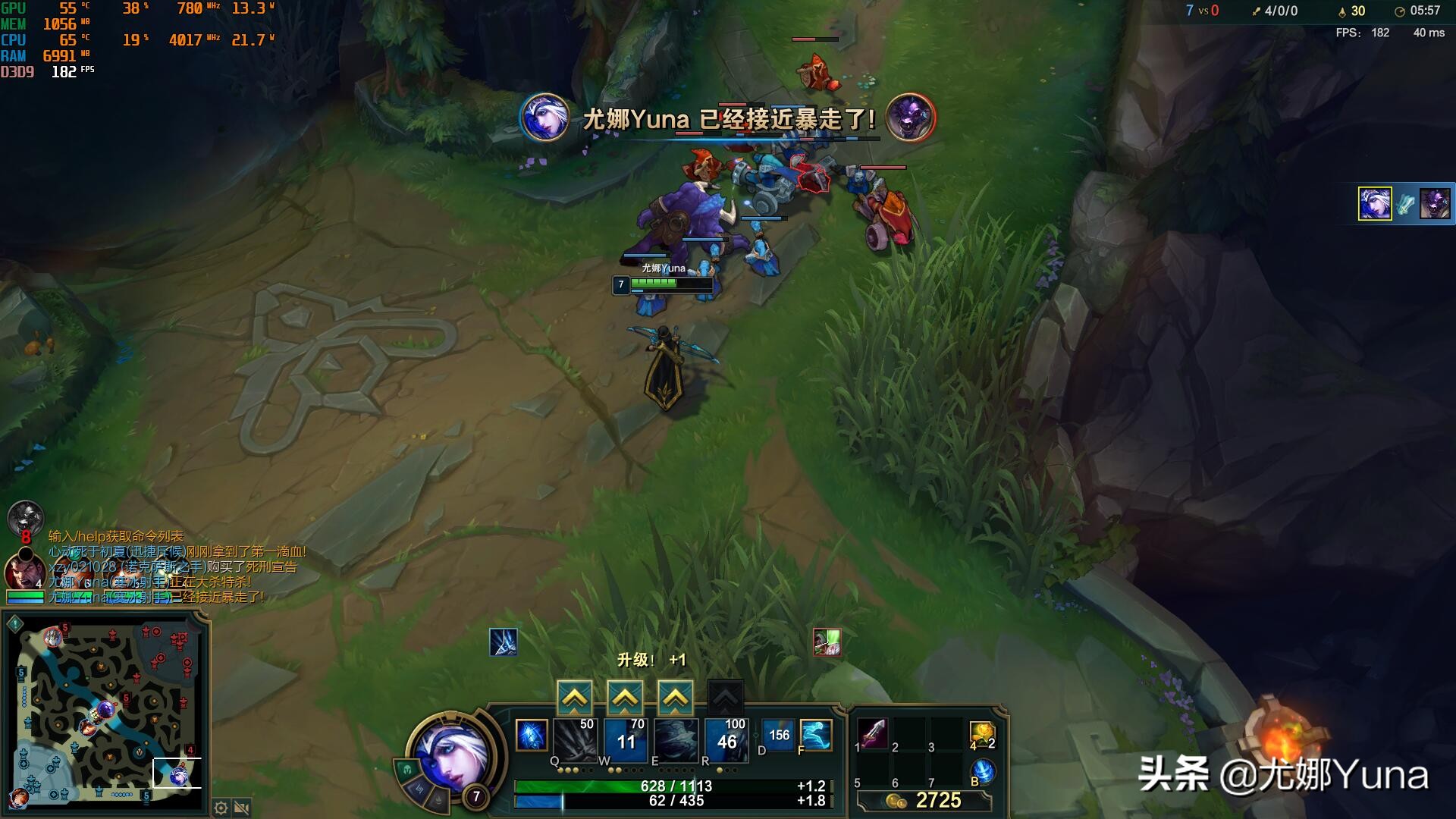The height and width of the screenshot is (819, 1456).
Task: Select the W Volley ability icon
Action: click(x=626, y=739)
